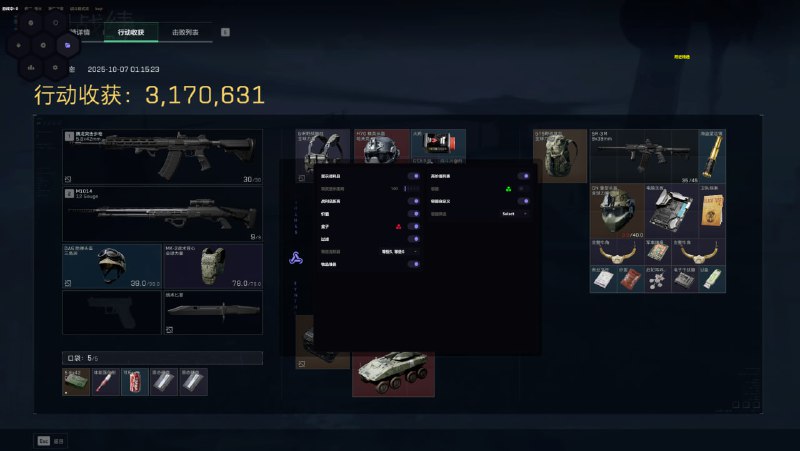The width and height of the screenshot is (800, 451).
Task: Select the red syringe pocket item
Action: pyautogui.click(x=105, y=382)
